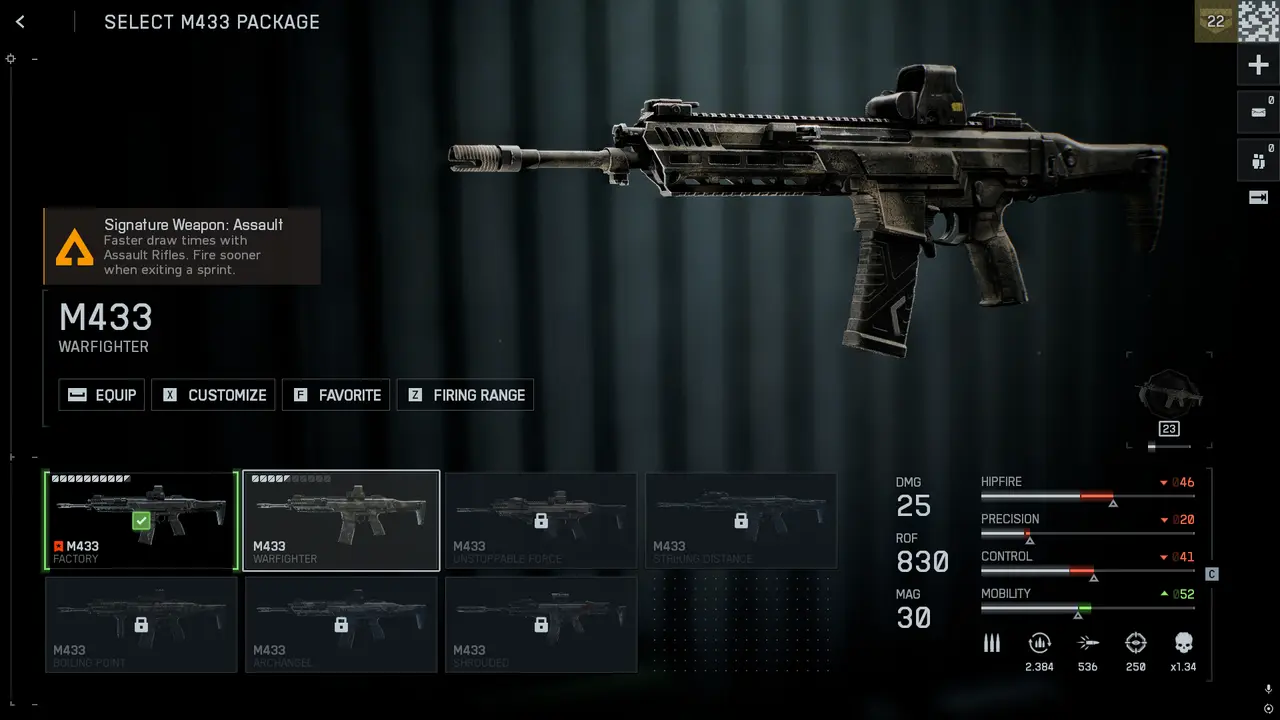Select the M433 Factory package tile
Viewport: 1280px width, 720px height.
141,520
